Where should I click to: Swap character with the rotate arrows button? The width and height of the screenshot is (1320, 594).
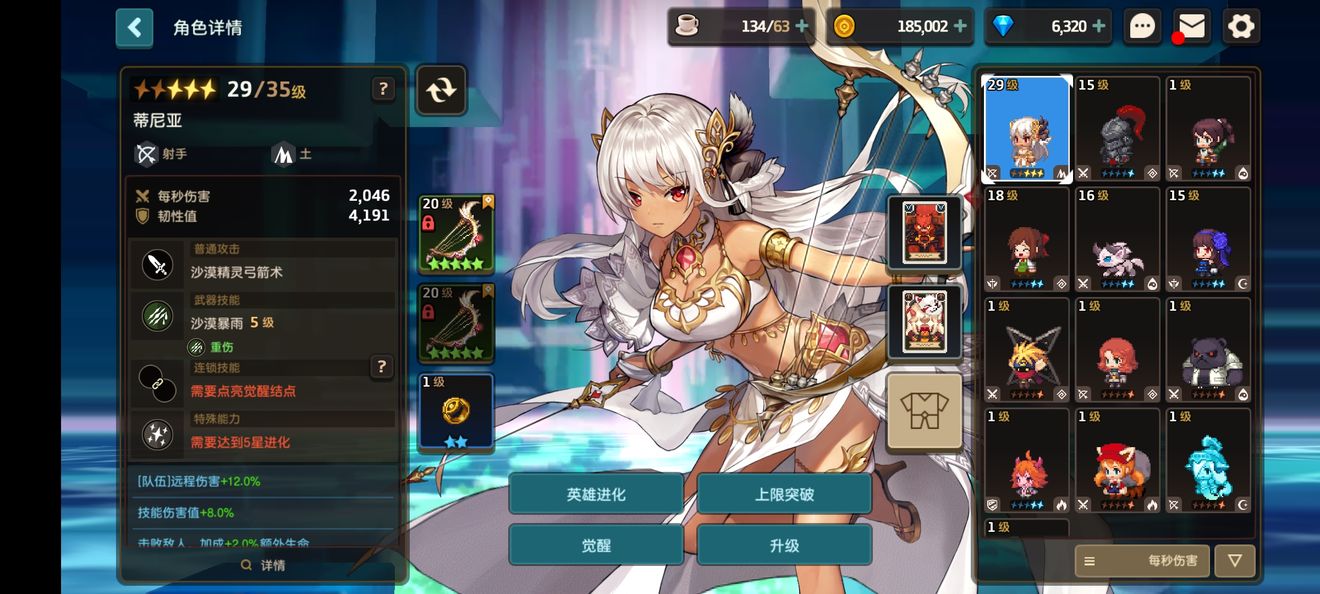pyautogui.click(x=441, y=91)
